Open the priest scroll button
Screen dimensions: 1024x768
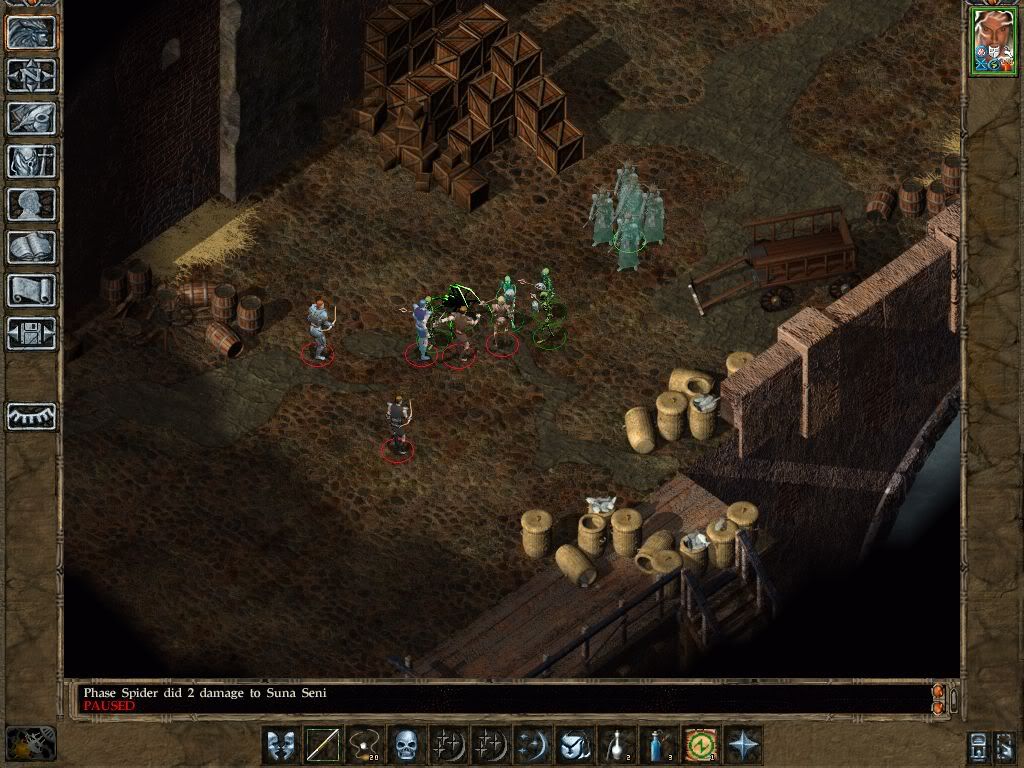[31, 290]
